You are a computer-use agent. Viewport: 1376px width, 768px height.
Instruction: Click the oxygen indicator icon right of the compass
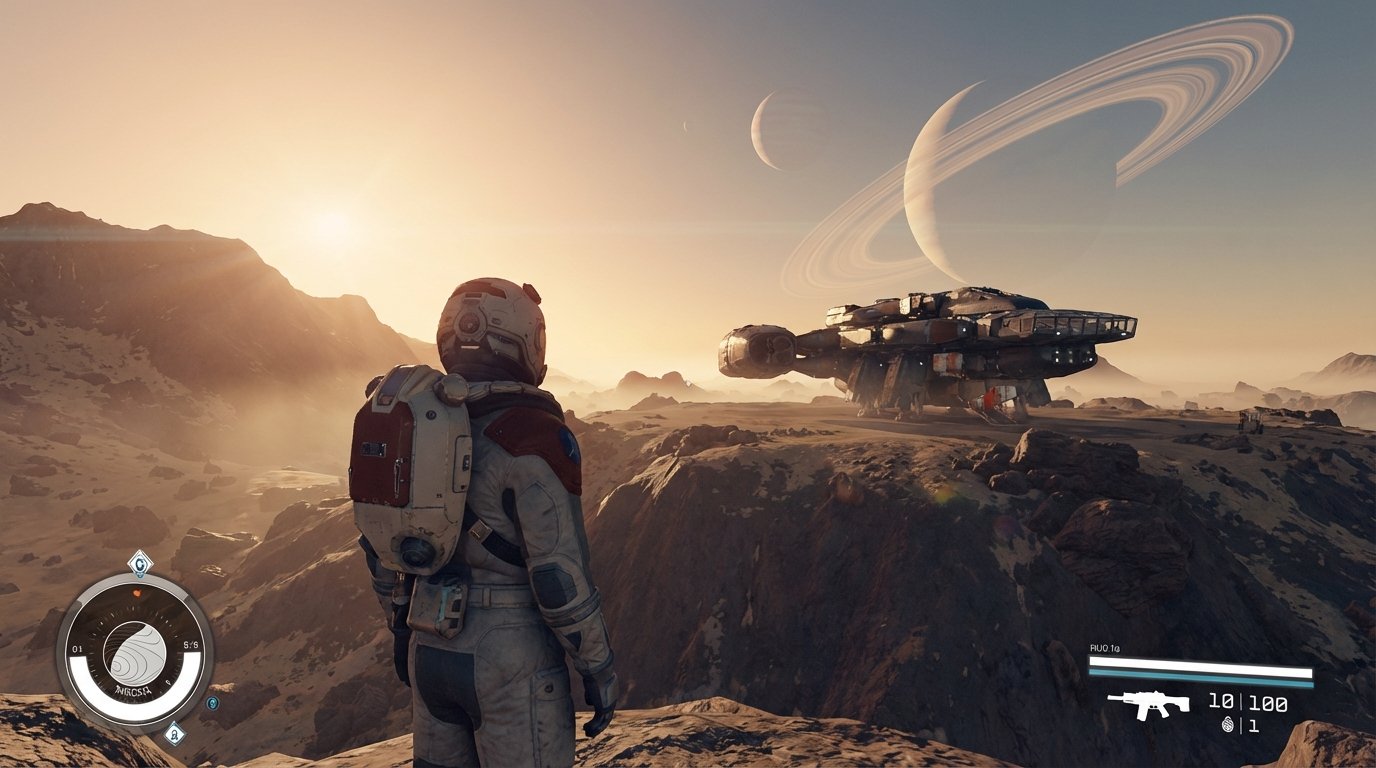[211, 704]
